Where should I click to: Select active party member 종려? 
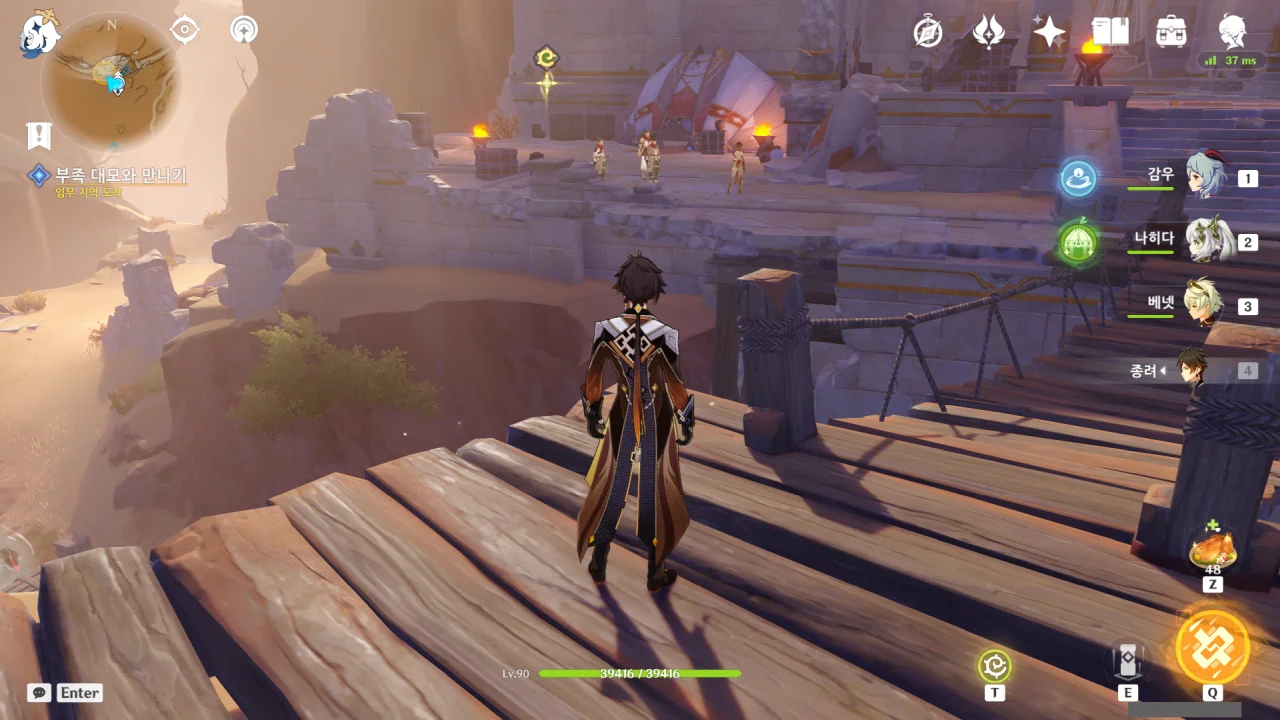click(x=1190, y=369)
